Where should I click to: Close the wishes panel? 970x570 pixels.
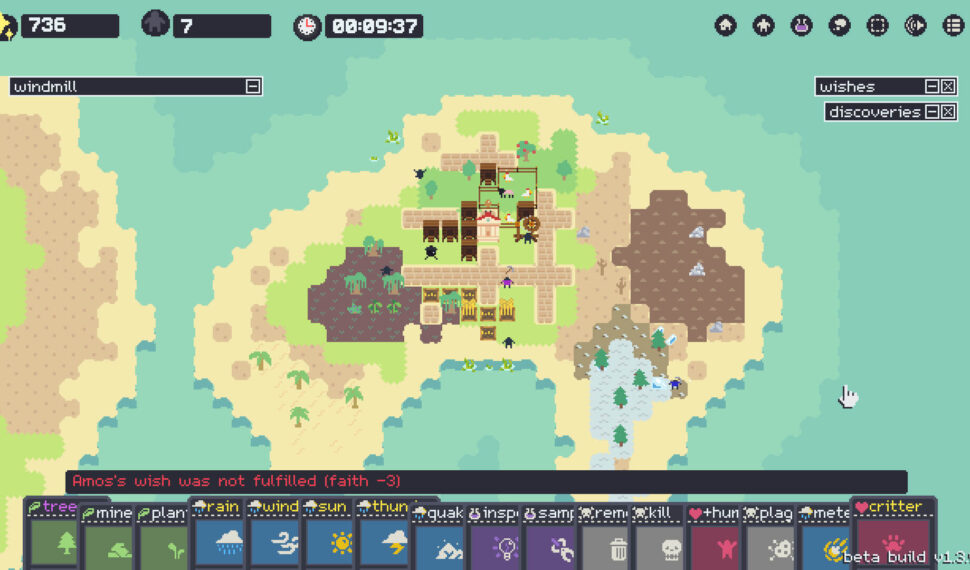pos(948,87)
